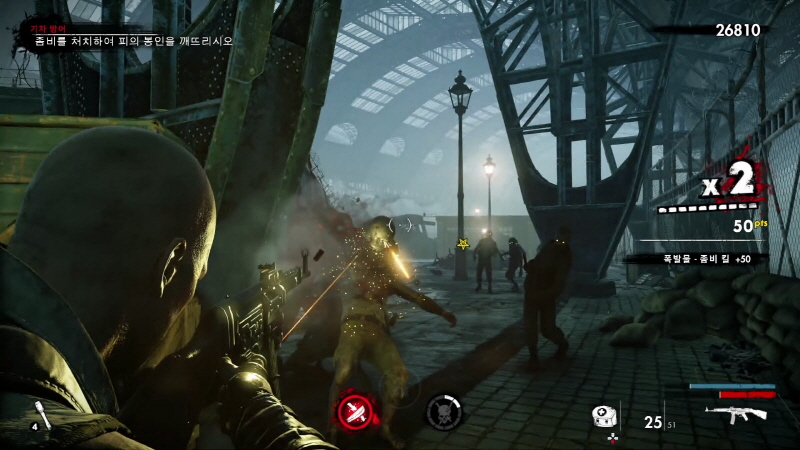Viewport: 800px width, 450px height.
Task: Select the medkit item icon
Action: (602, 418)
